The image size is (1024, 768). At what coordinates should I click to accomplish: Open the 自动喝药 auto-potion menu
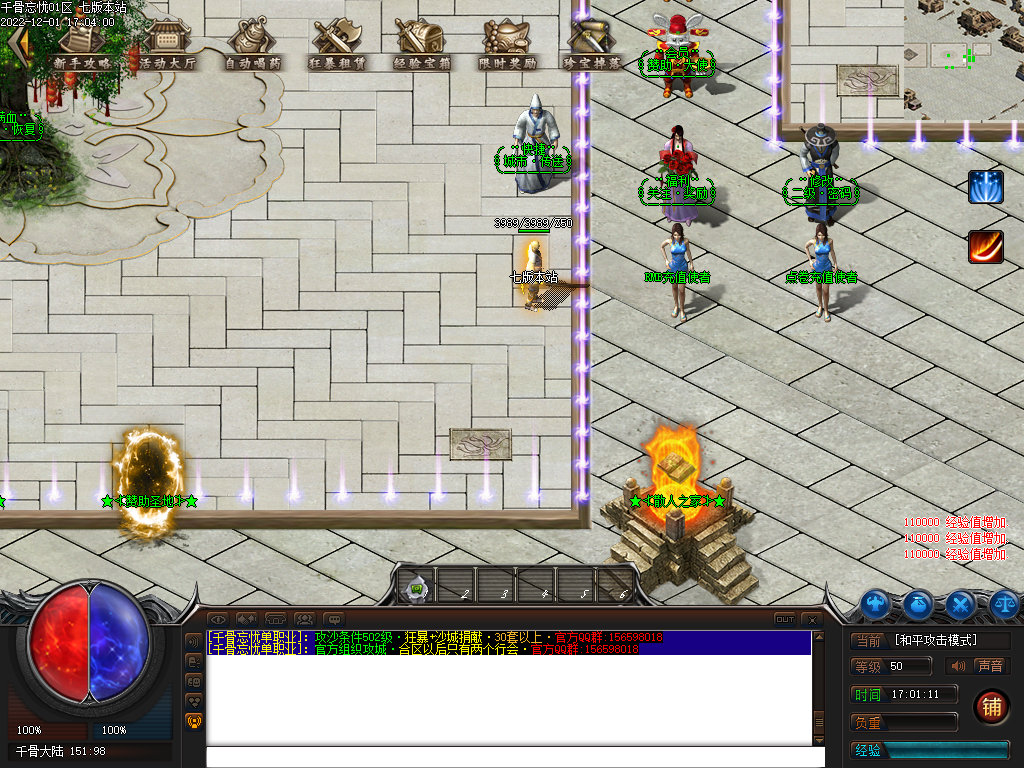[x=252, y=45]
